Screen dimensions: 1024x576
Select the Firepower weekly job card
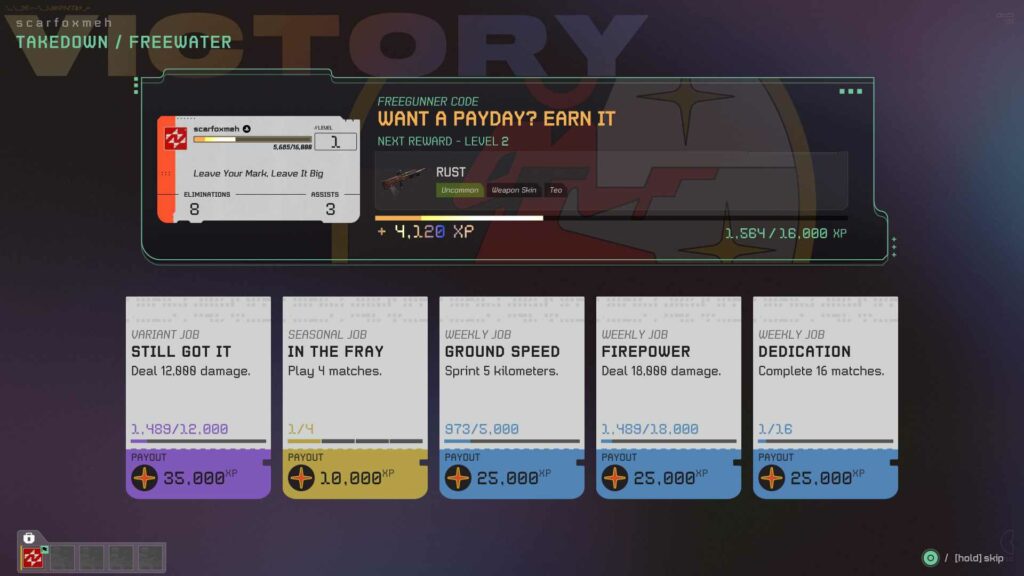(x=668, y=397)
